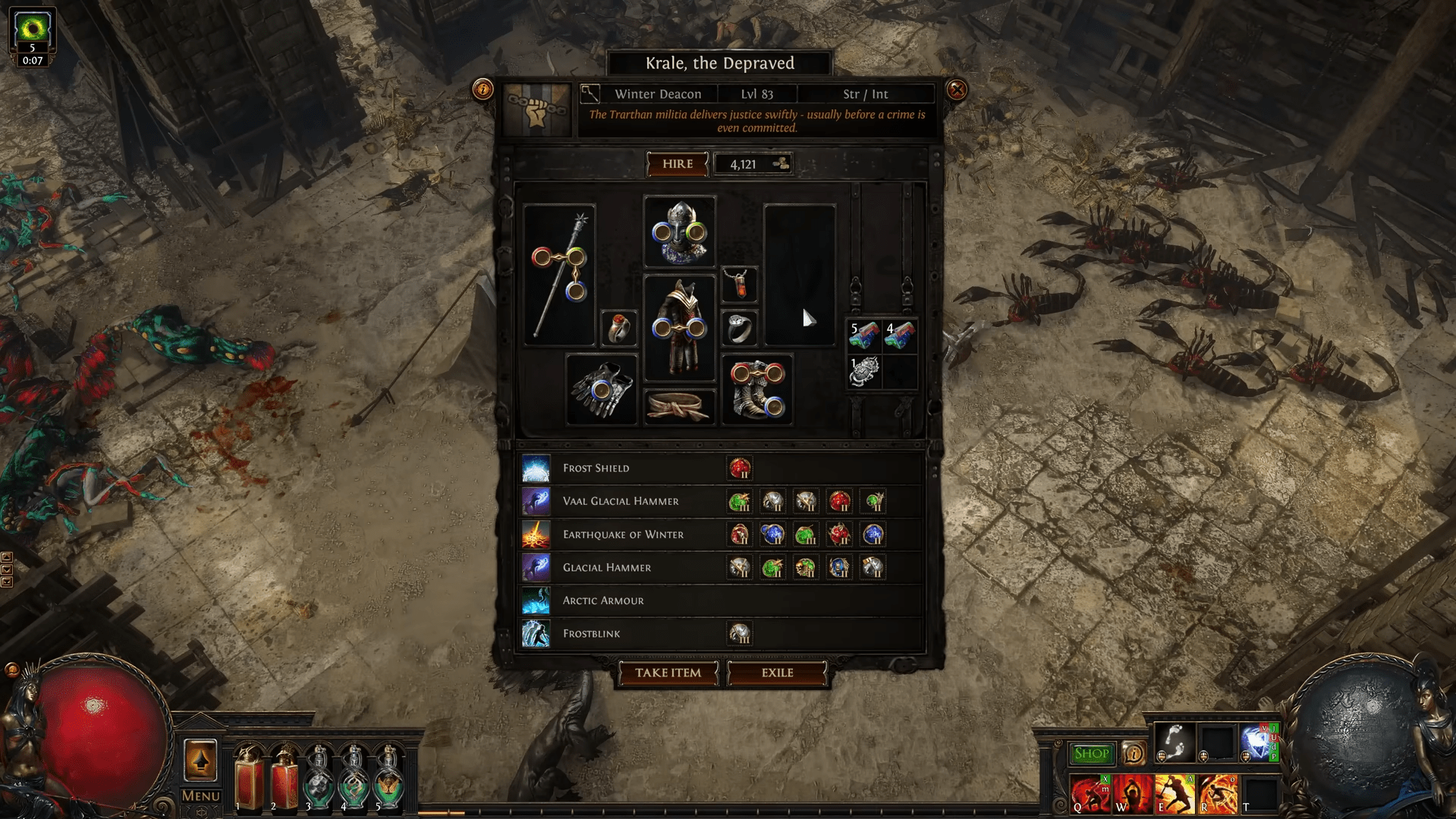Select the amulet slot
The image size is (1456, 819).
(738, 285)
